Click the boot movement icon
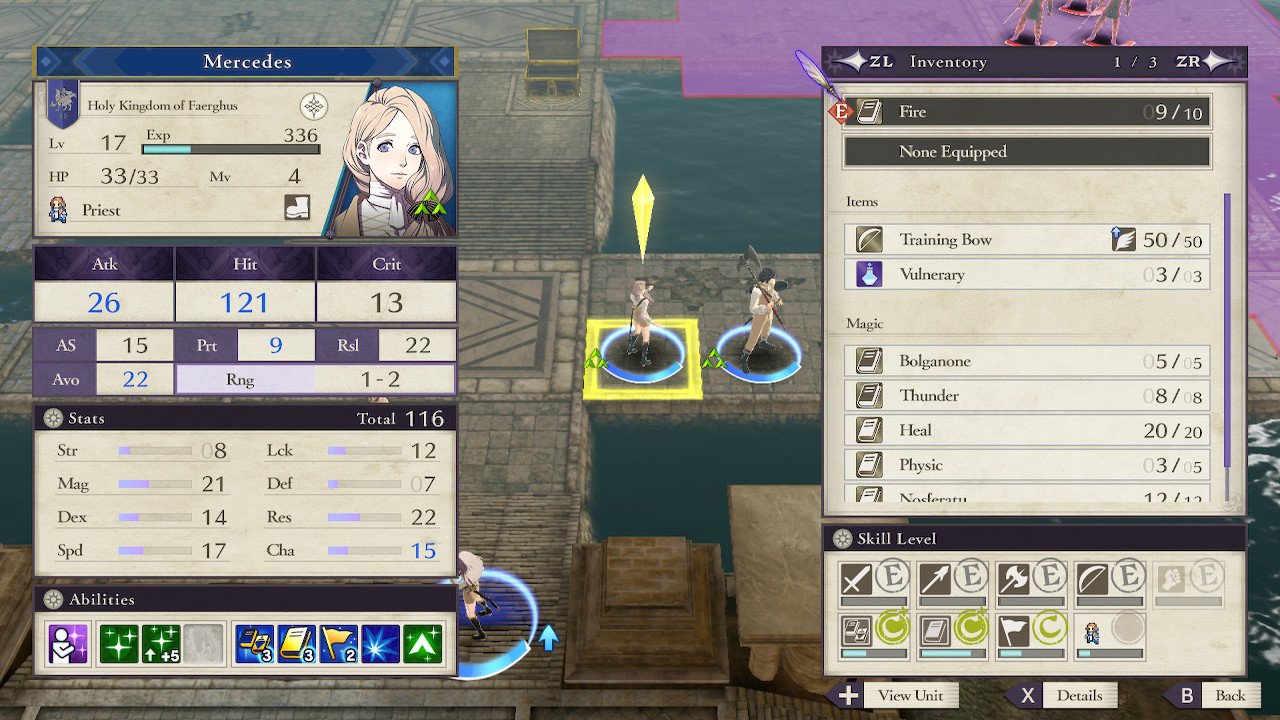1280x720 pixels. point(297,208)
